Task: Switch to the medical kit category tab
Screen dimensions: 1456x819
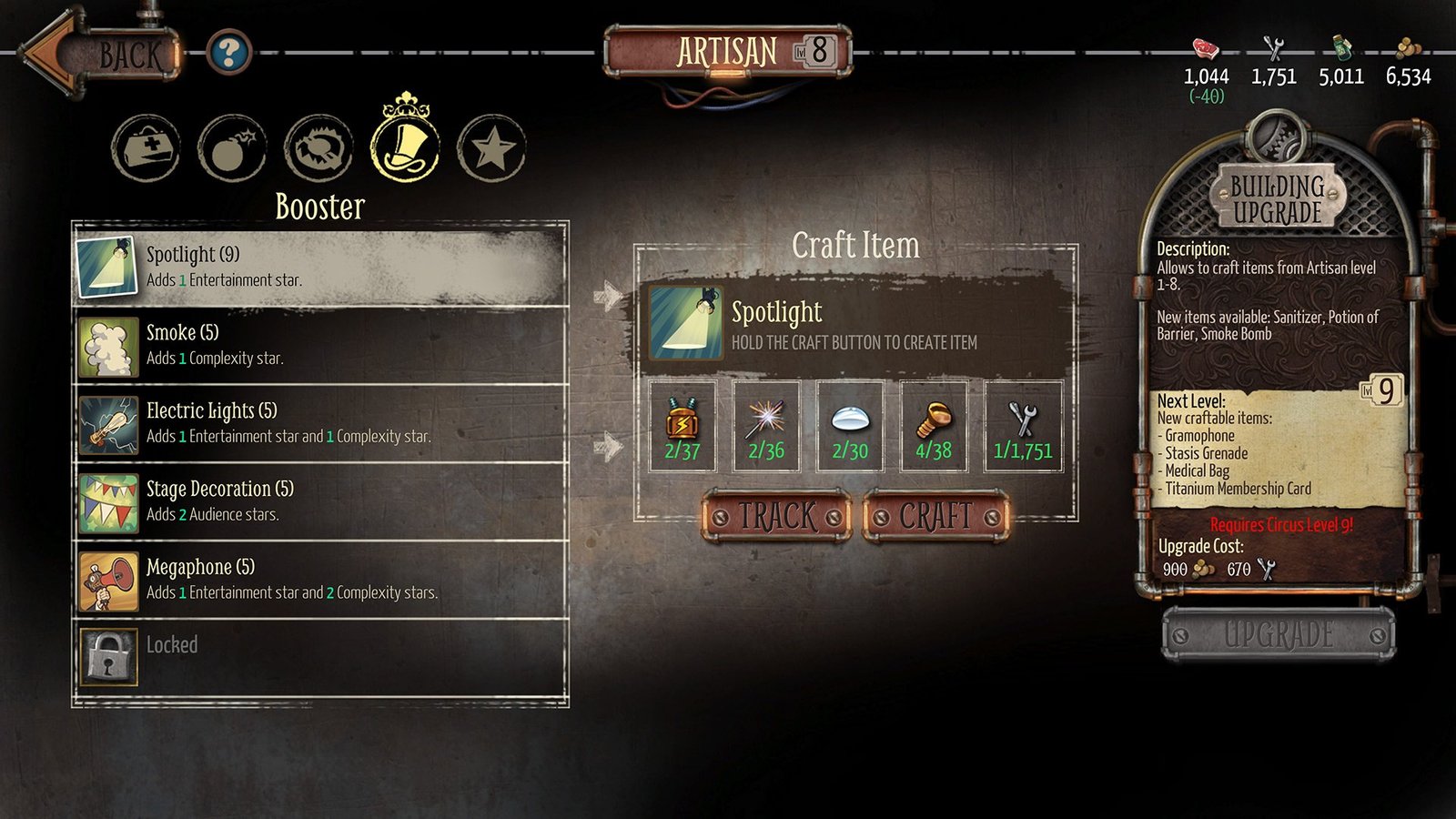Action: (146, 148)
